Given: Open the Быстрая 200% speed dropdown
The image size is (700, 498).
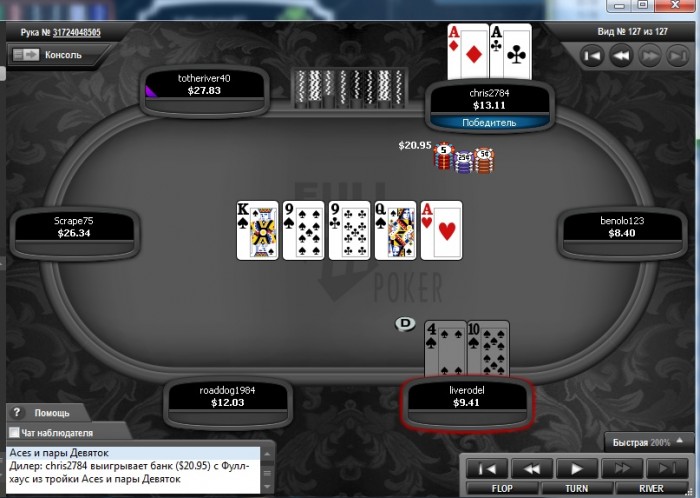Looking at the screenshot, I should point(648,441).
